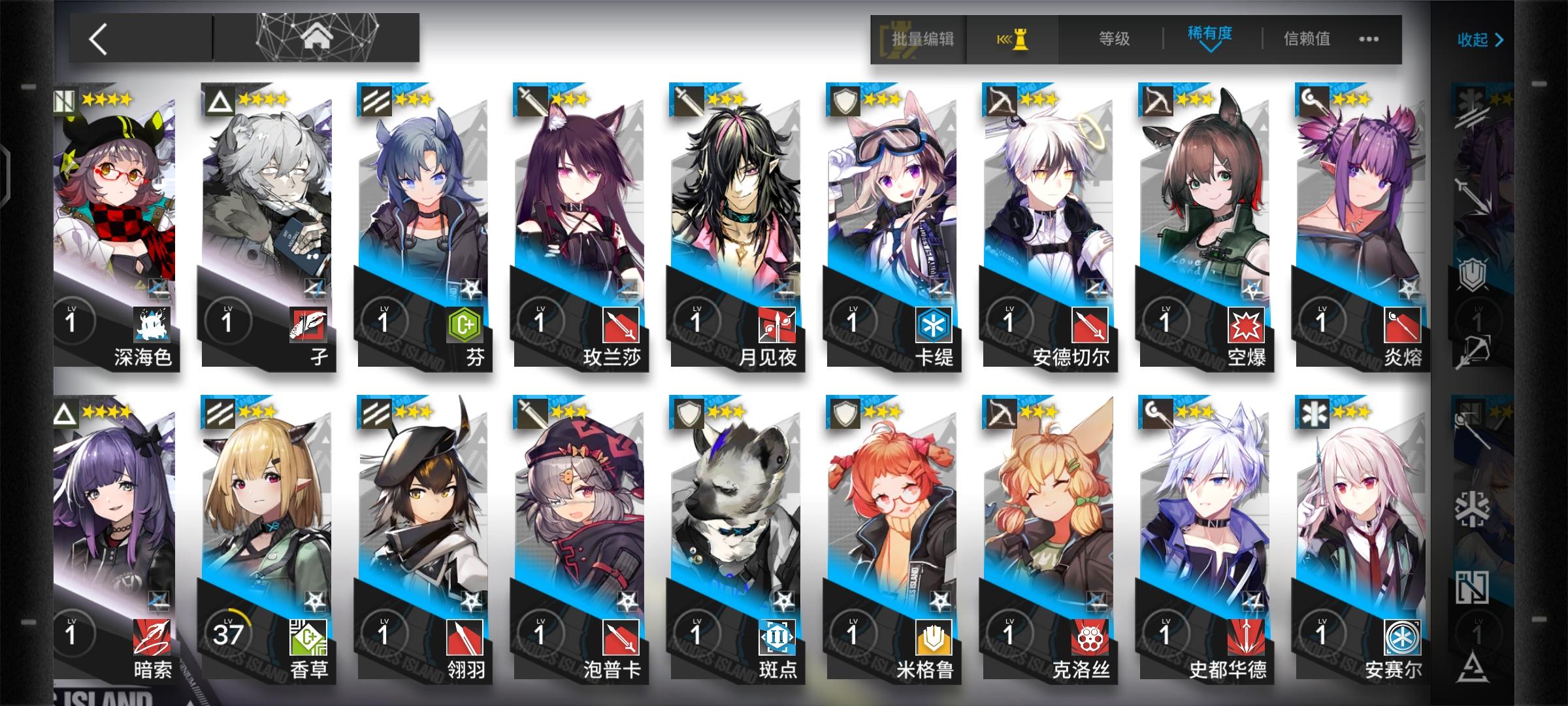This screenshot has height=706, width=1568.
Task: Click the back arrow at top left
Action: click(98, 41)
